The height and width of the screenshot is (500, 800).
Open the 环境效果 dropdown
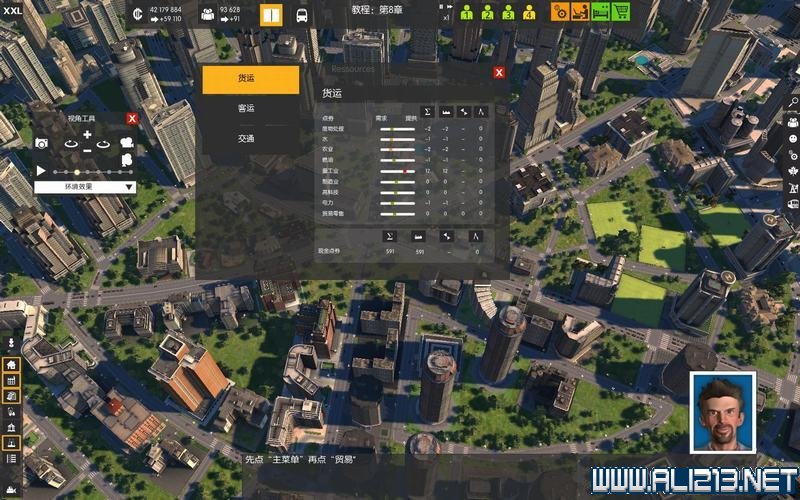point(85,186)
